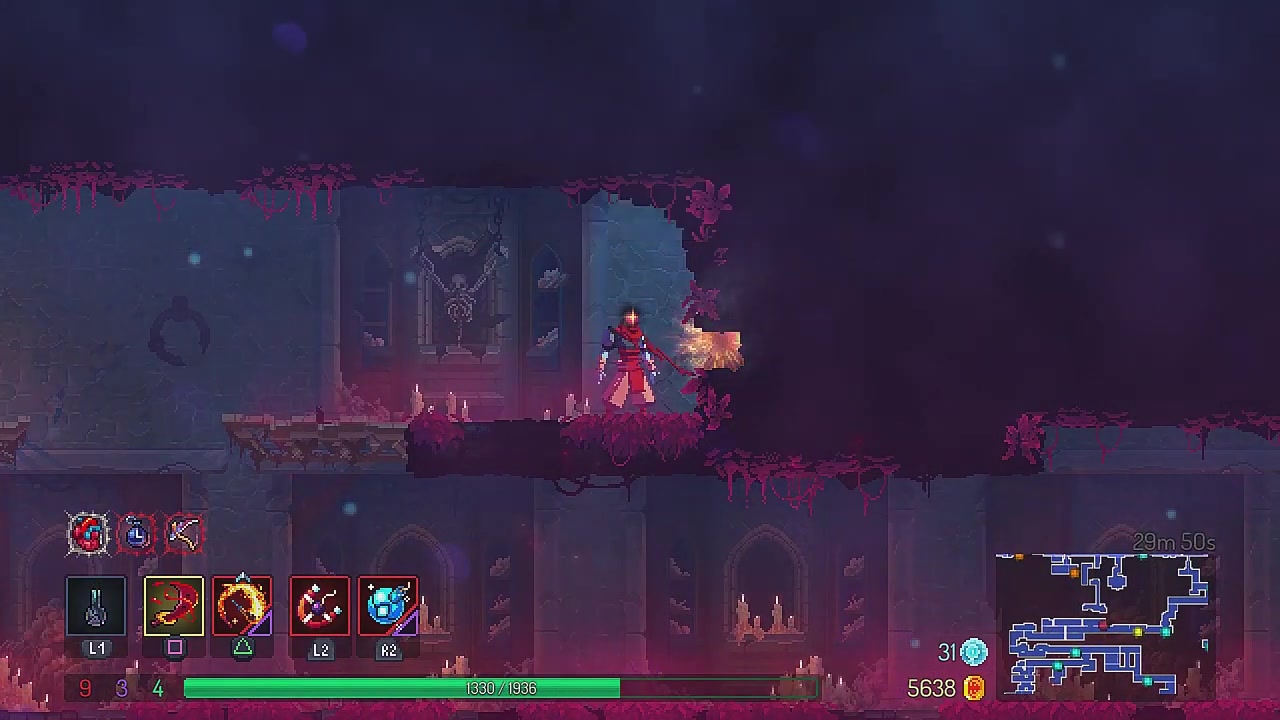Viewport: 1280px width, 720px height.
Task: Click the red Brutality stat number 9
Action: click(x=84, y=688)
